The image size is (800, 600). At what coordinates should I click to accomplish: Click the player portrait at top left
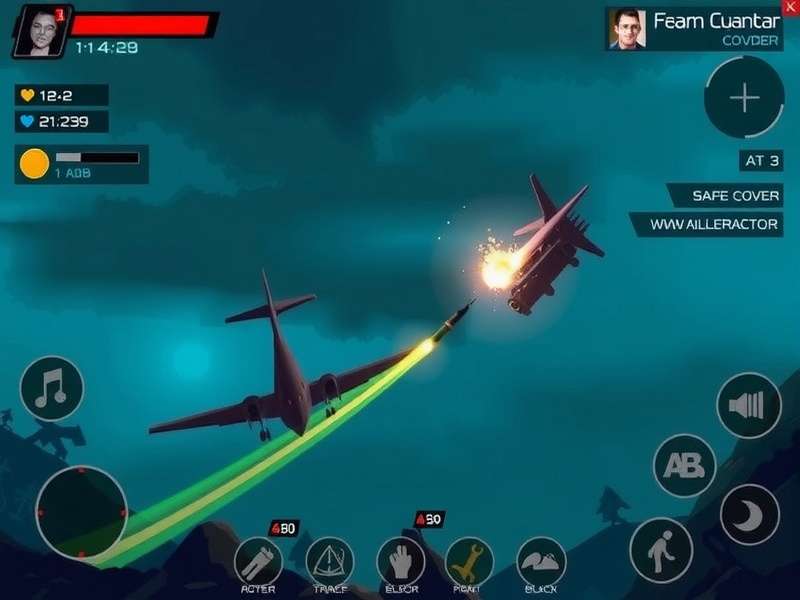pyautogui.click(x=38, y=30)
